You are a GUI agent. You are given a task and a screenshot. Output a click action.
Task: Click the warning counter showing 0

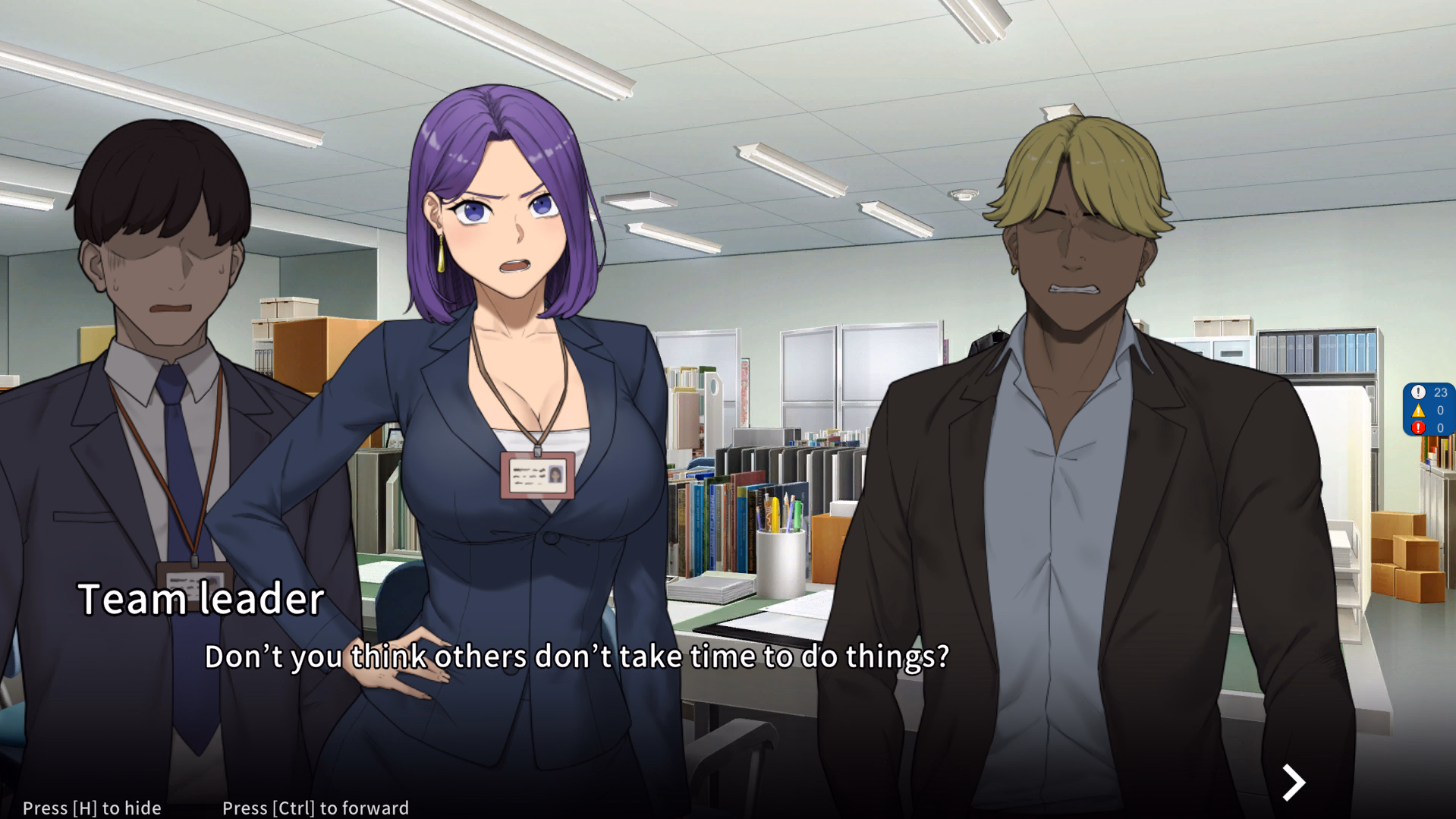point(1440,410)
